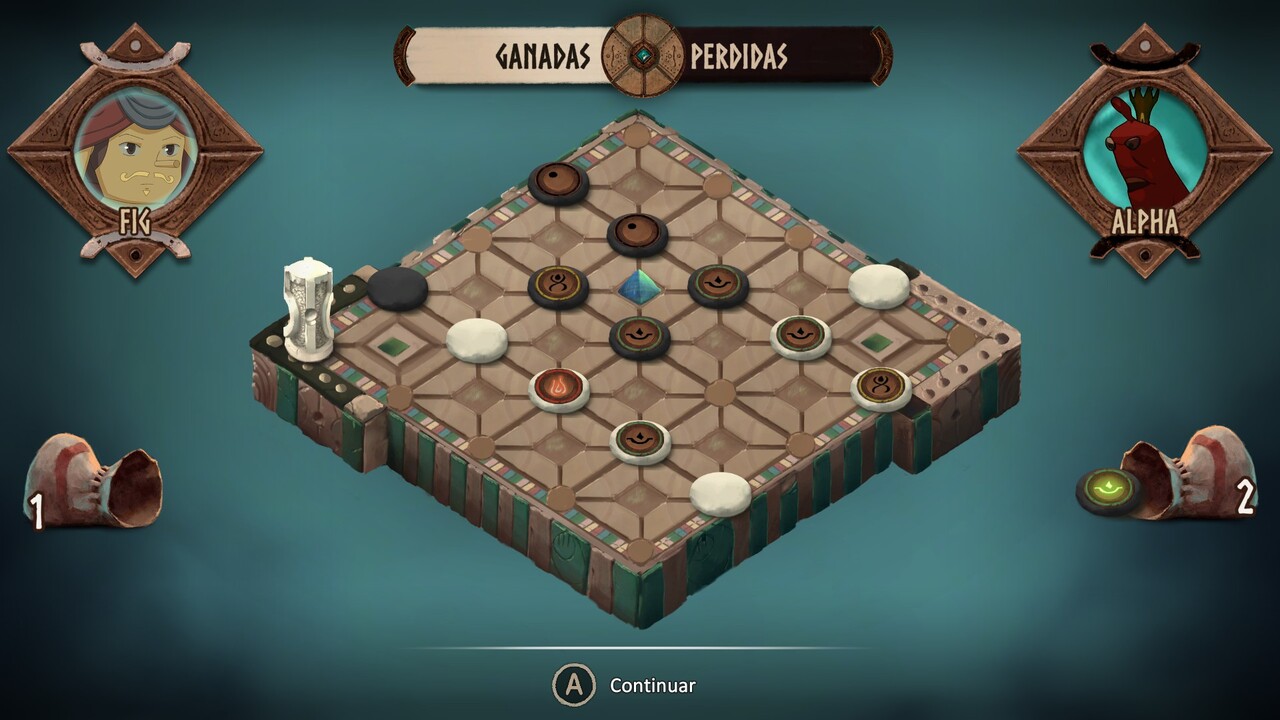Choose the blue pyramid at the board's center
This screenshot has height=720, width=1280.
pos(638,287)
